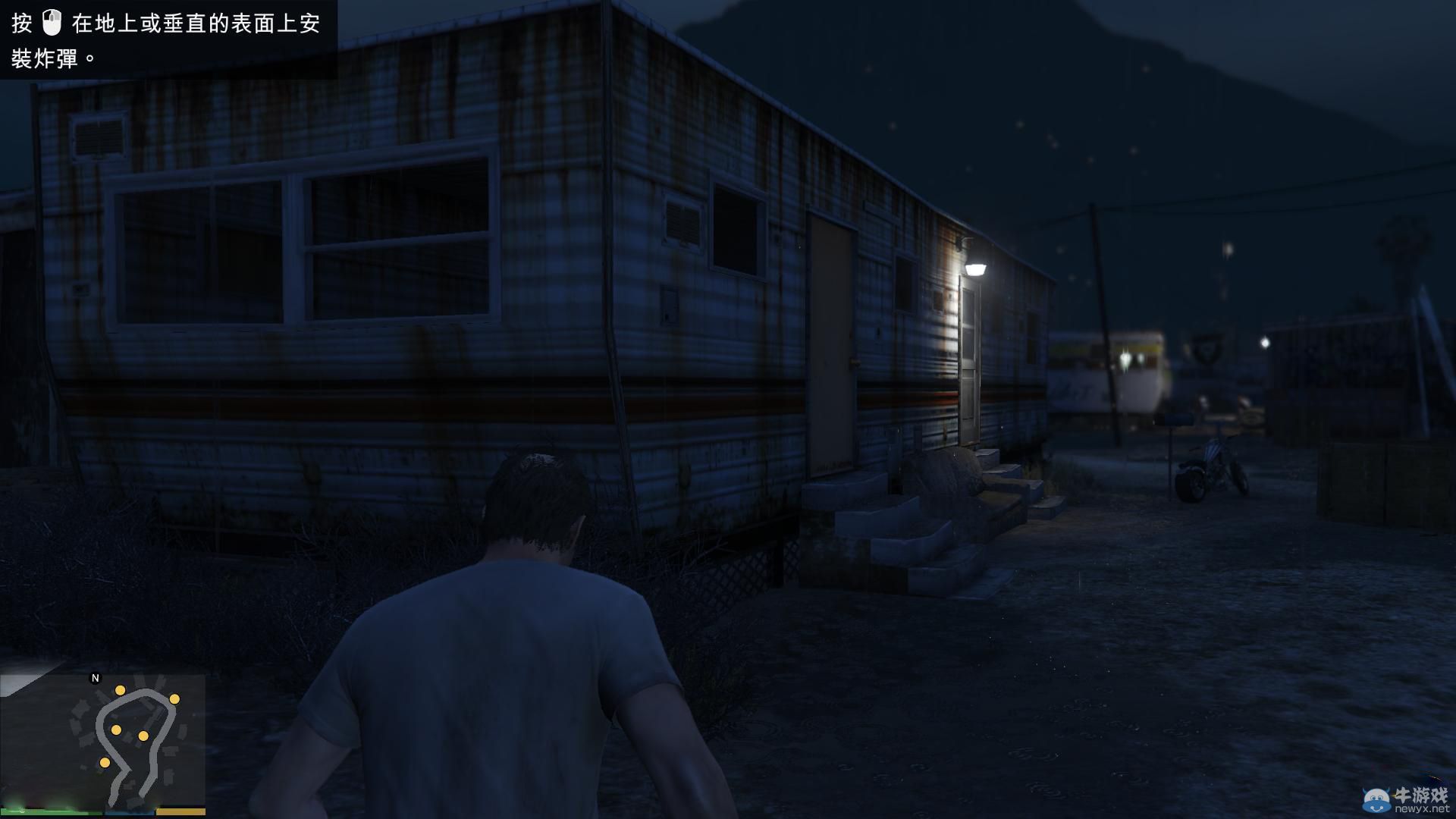
Task: Click the bottom-left yellow blip on the minimap
Action: 105,764
